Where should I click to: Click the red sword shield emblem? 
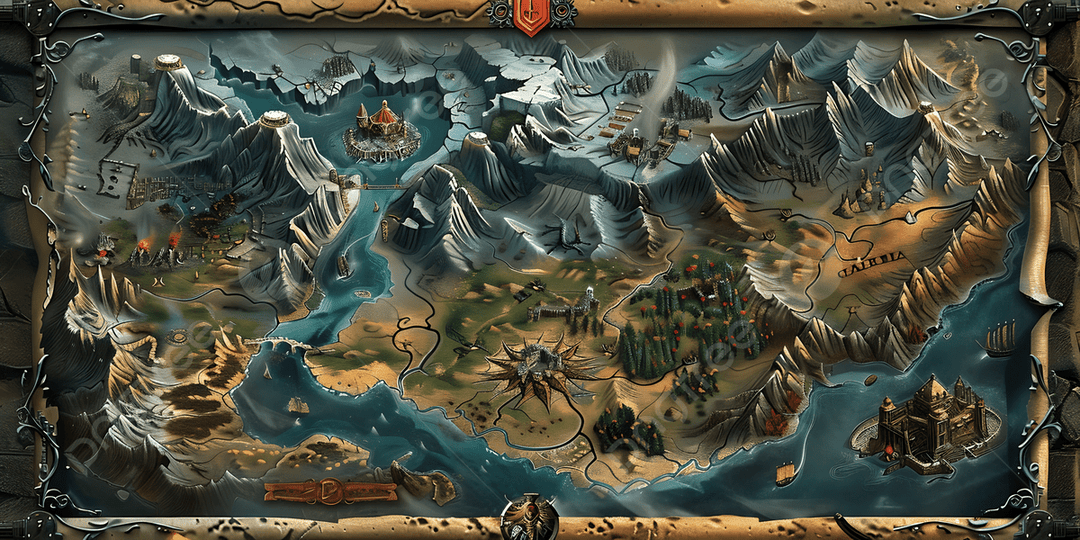tap(530, 16)
